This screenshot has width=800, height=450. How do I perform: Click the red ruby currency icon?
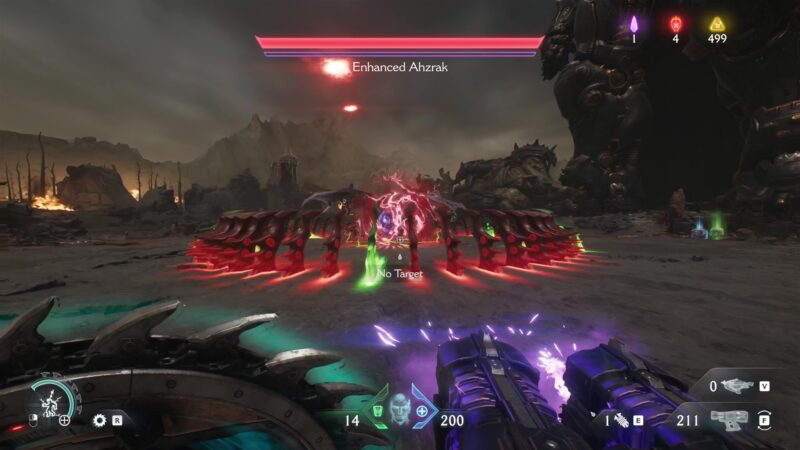675,23
